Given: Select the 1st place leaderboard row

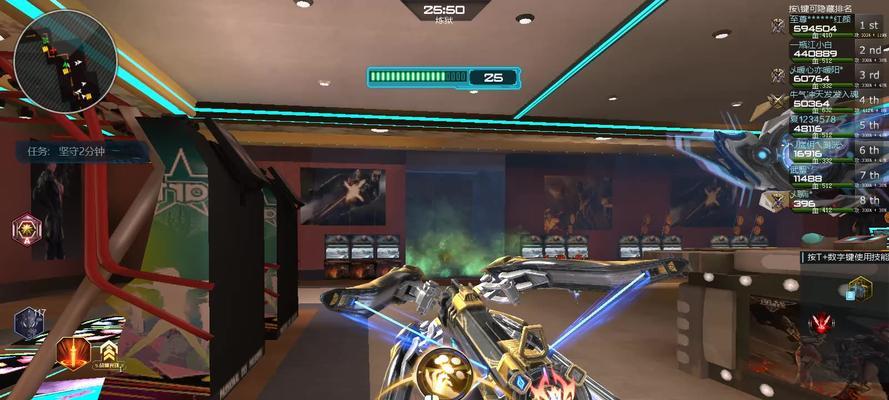Looking at the screenshot, I should tap(823, 29).
